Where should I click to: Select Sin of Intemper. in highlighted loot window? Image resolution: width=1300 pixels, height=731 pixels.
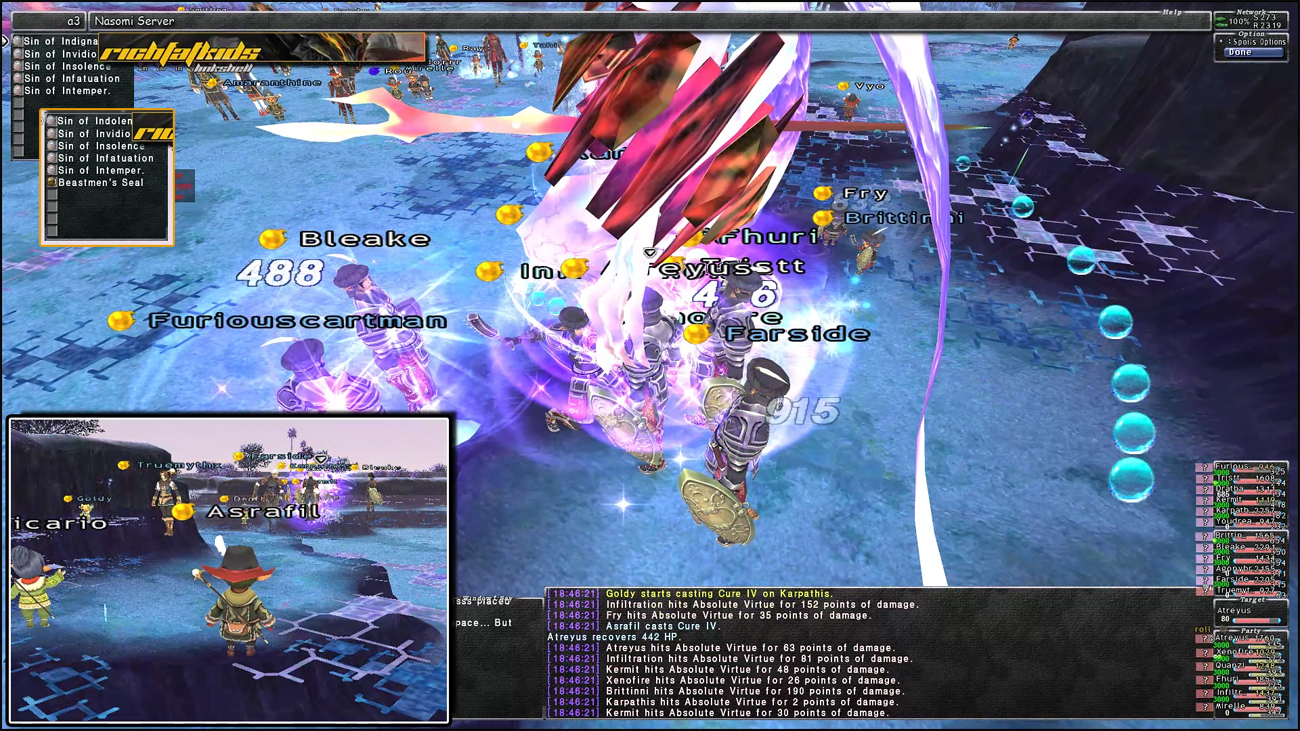pyautogui.click(x=100, y=170)
